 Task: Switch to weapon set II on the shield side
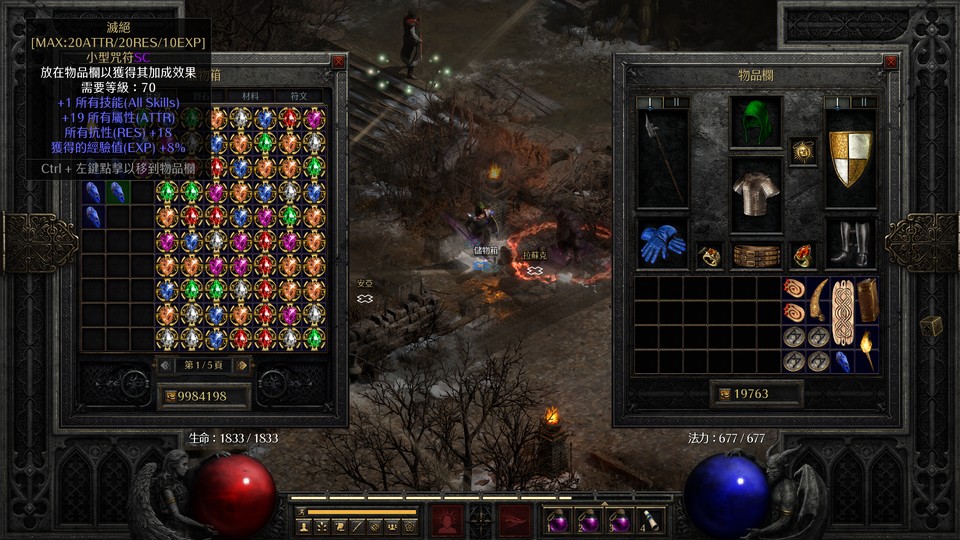[x=862, y=102]
